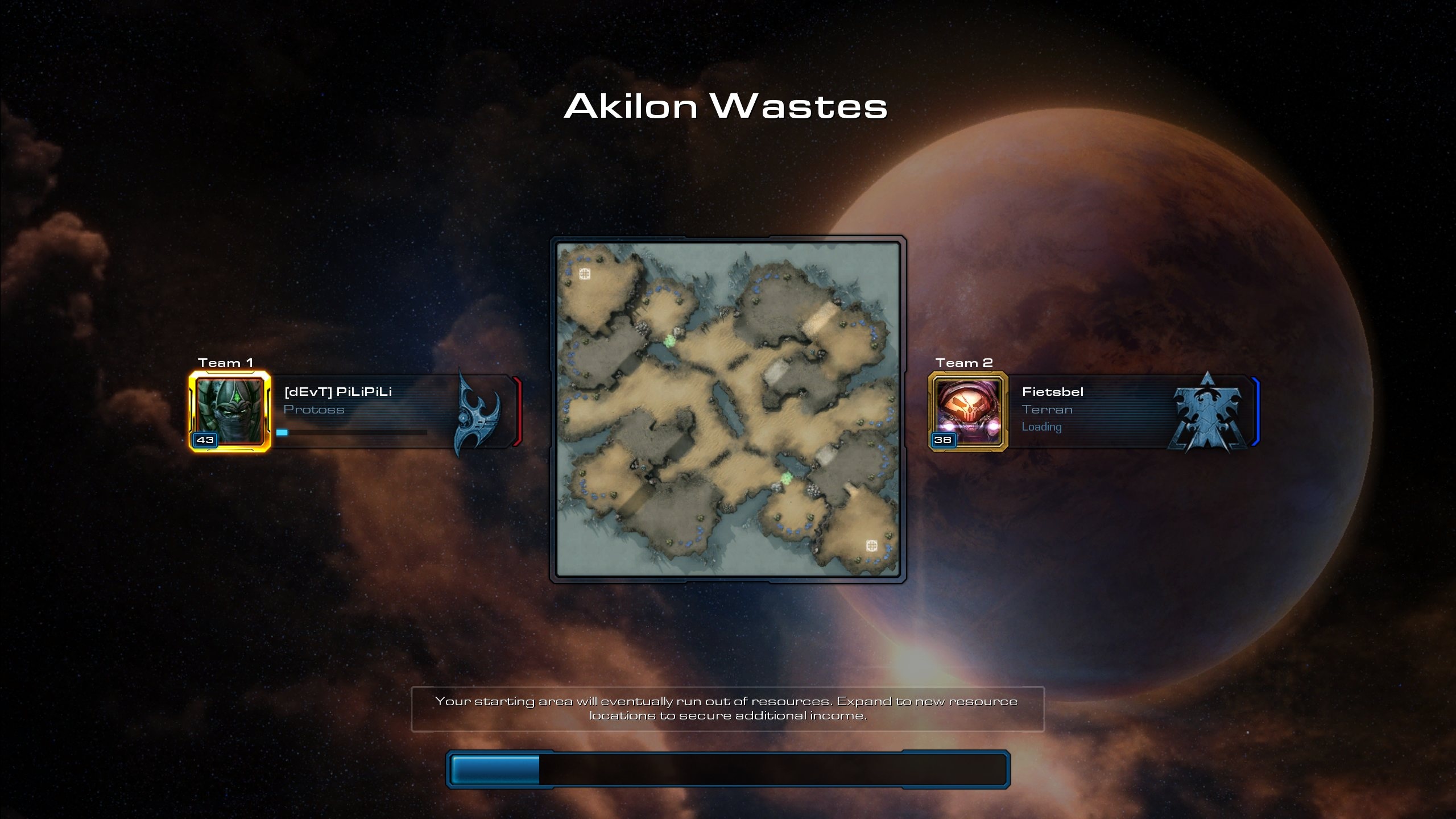
Task: Click the [dEvT] PiLiPiLi player portrait
Action: pos(230,411)
